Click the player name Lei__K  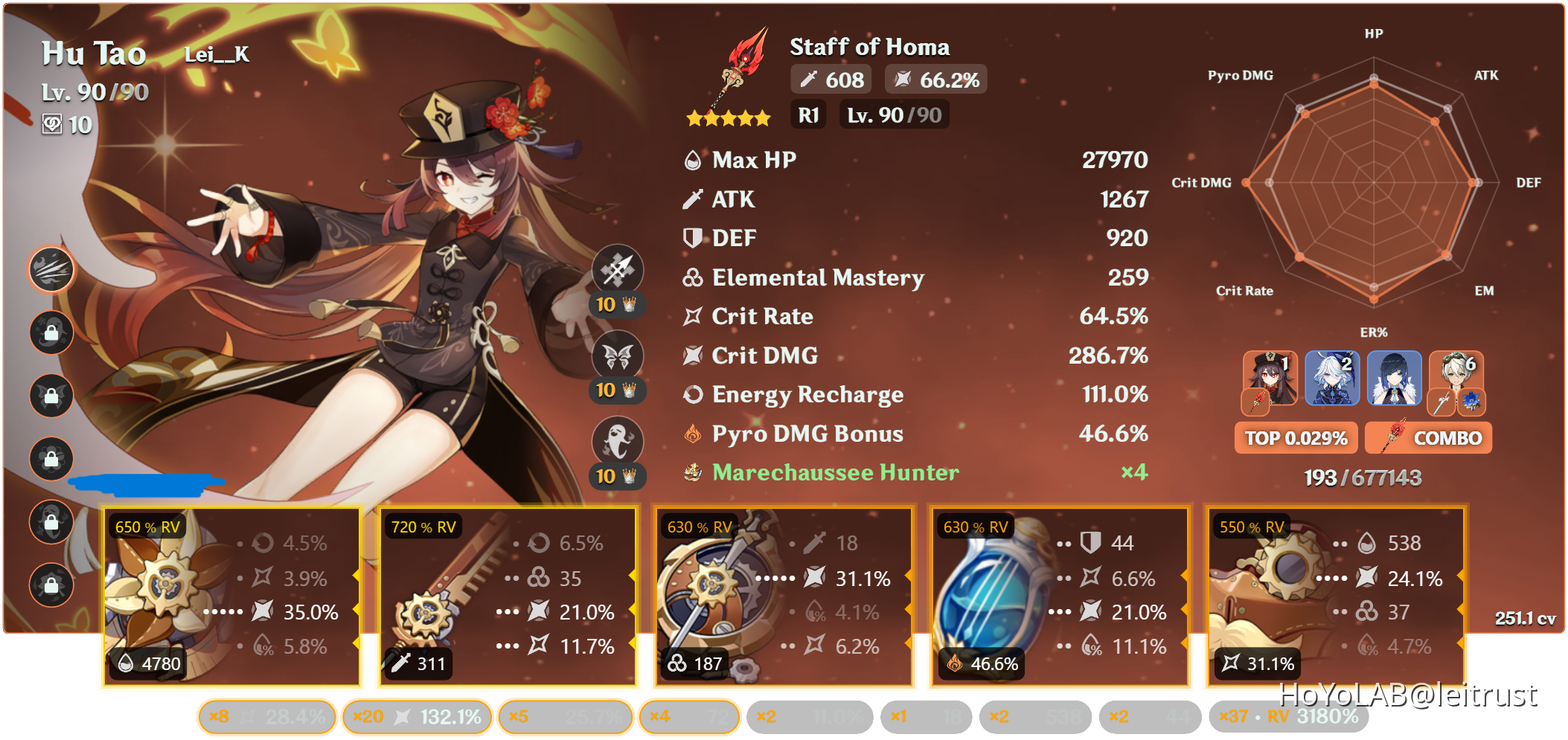pos(216,55)
